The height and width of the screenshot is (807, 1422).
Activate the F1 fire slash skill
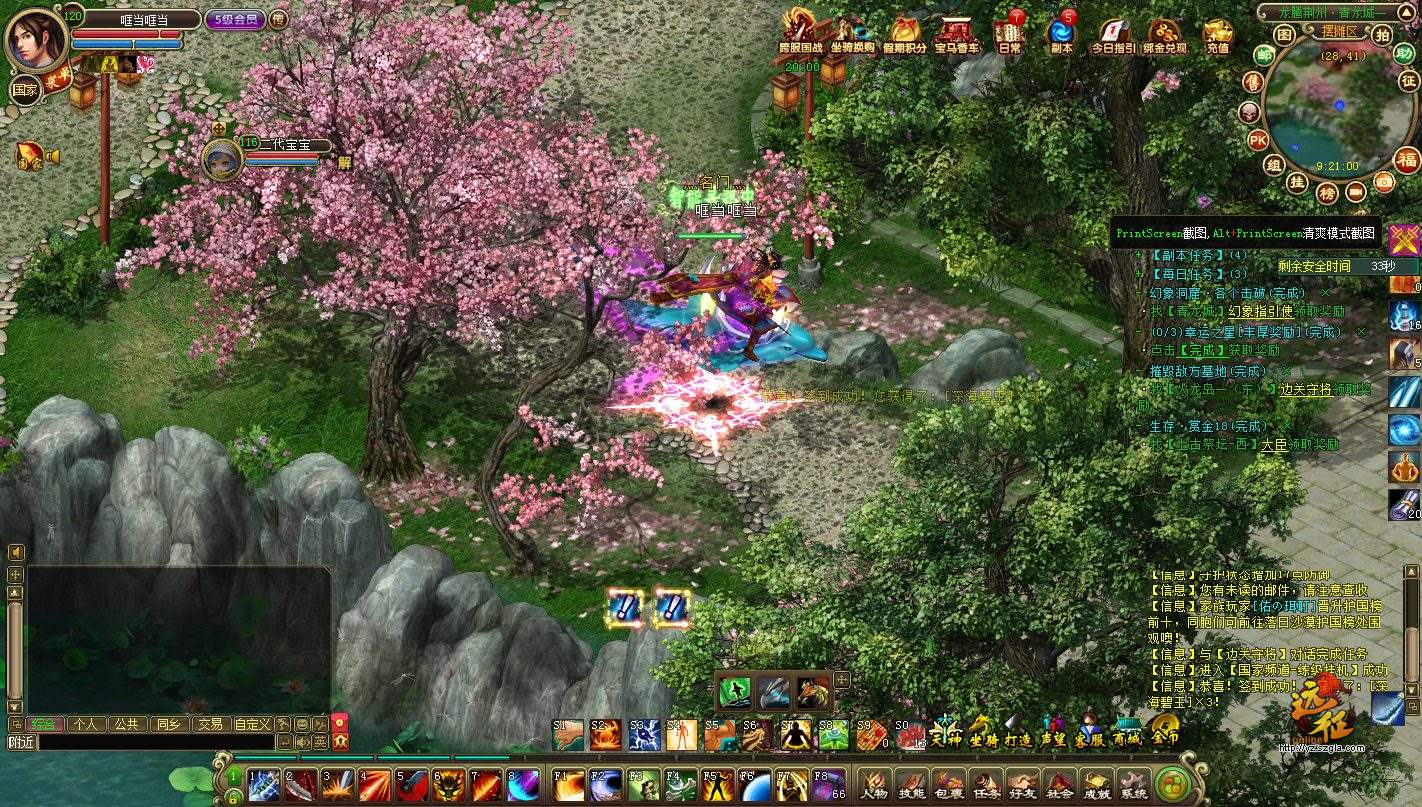(x=569, y=784)
